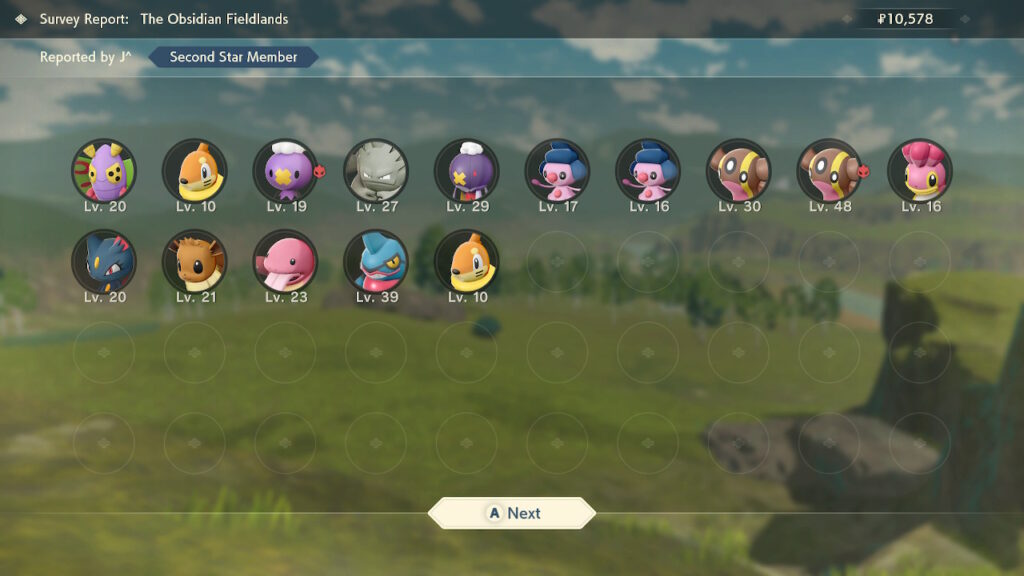Select the Lv. 30 Stantler portrait
1024x576 pixels.
pos(738,170)
